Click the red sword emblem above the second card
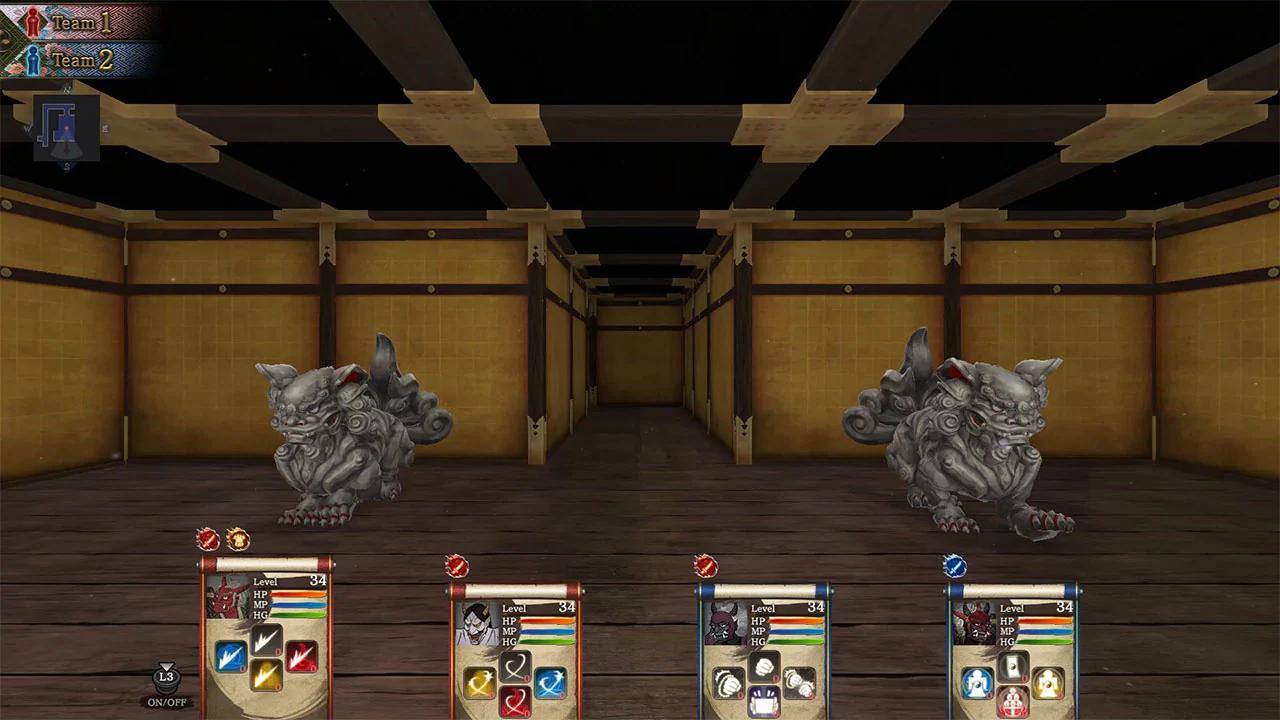1280x720 pixels. (457, 566)
